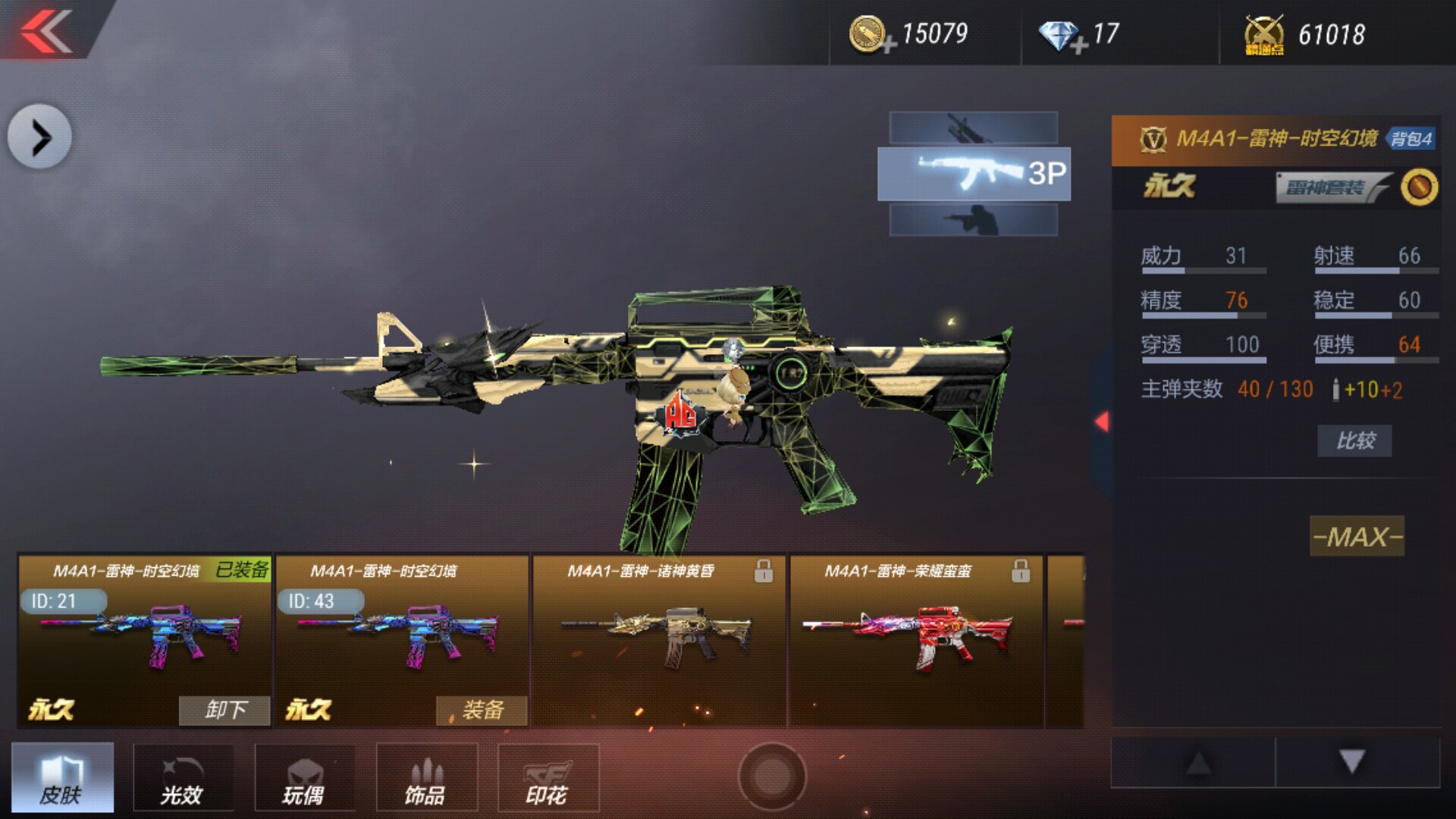
Task: Expand the side panel with the arrow button
Action: tap(39, 137)
